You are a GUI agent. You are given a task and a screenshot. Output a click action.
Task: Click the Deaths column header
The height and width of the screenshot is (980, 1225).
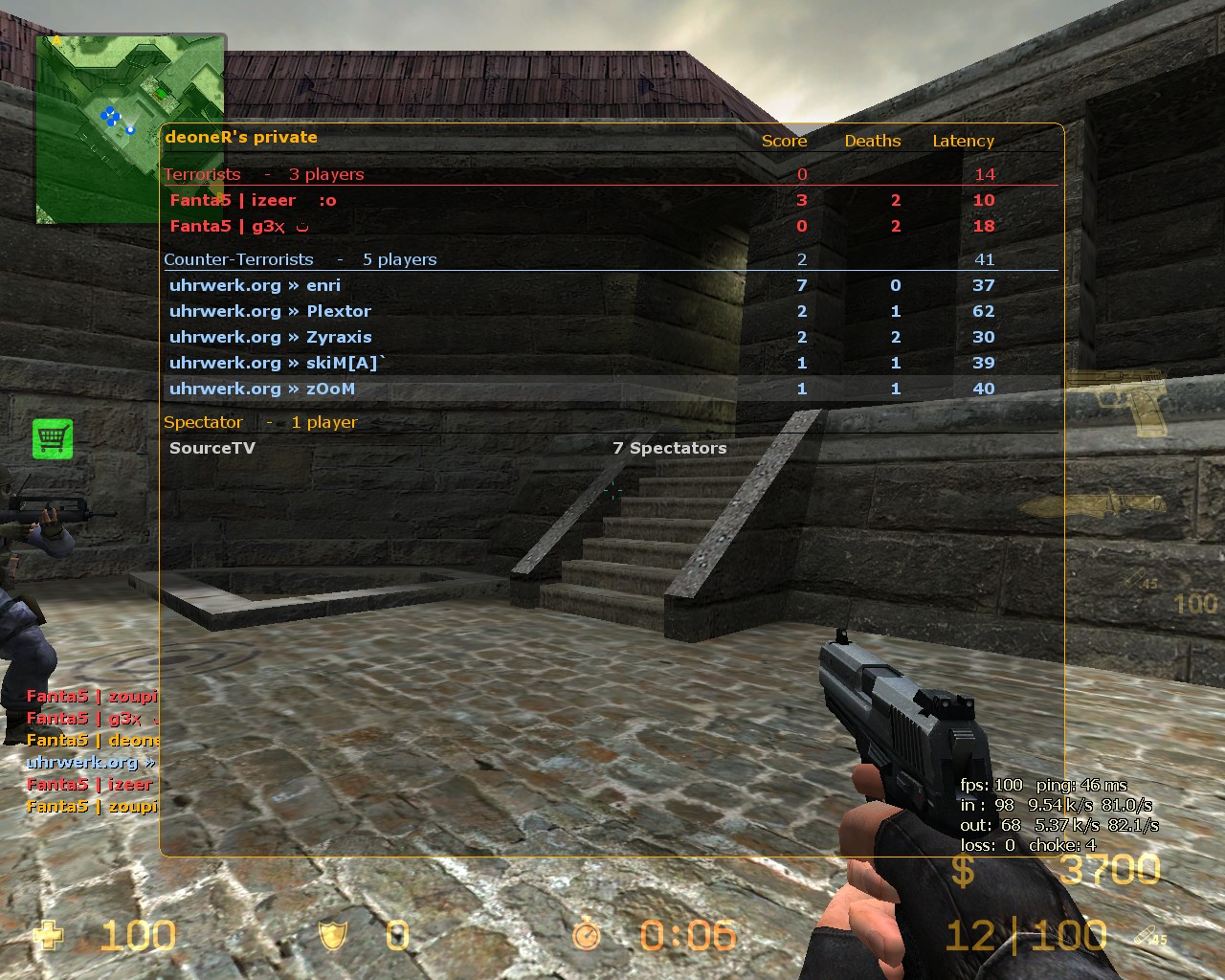tap(872, 141)
